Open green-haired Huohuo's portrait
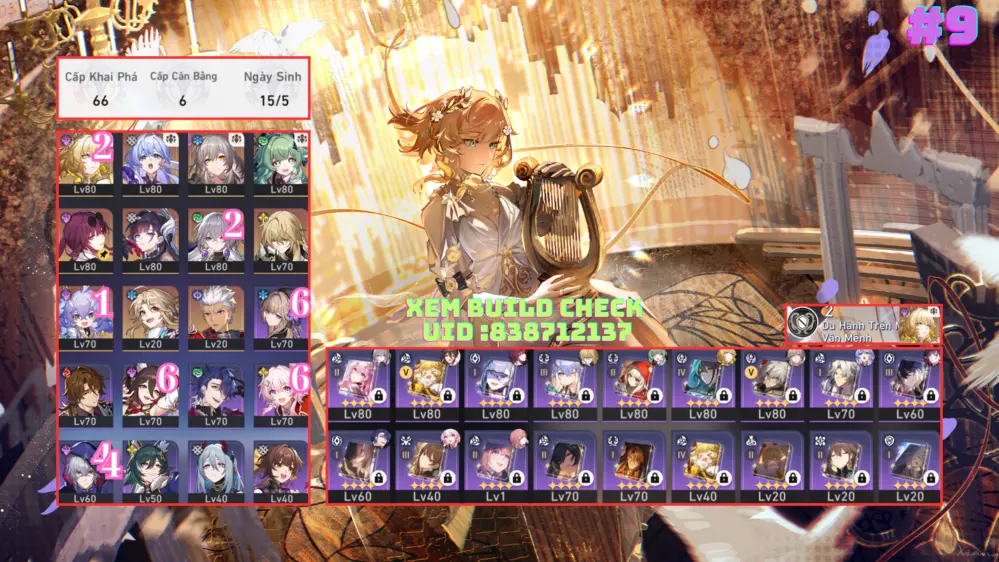The image size is (999, 562). (280, 159)
